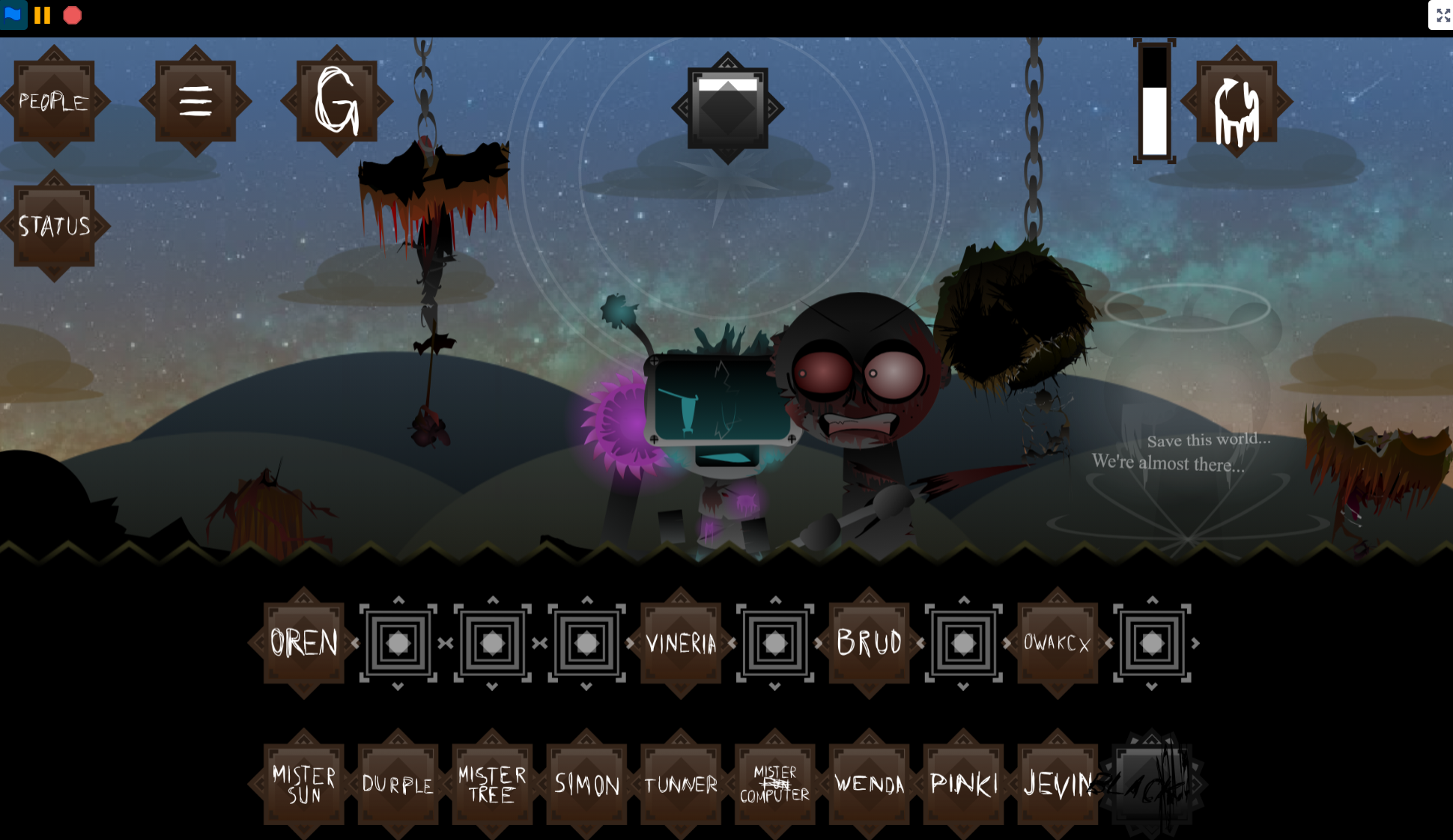The height and width of the screenshot is (840, 1453).
Task: Open the PEOPLE panel
Action: [x=54, y=101]
